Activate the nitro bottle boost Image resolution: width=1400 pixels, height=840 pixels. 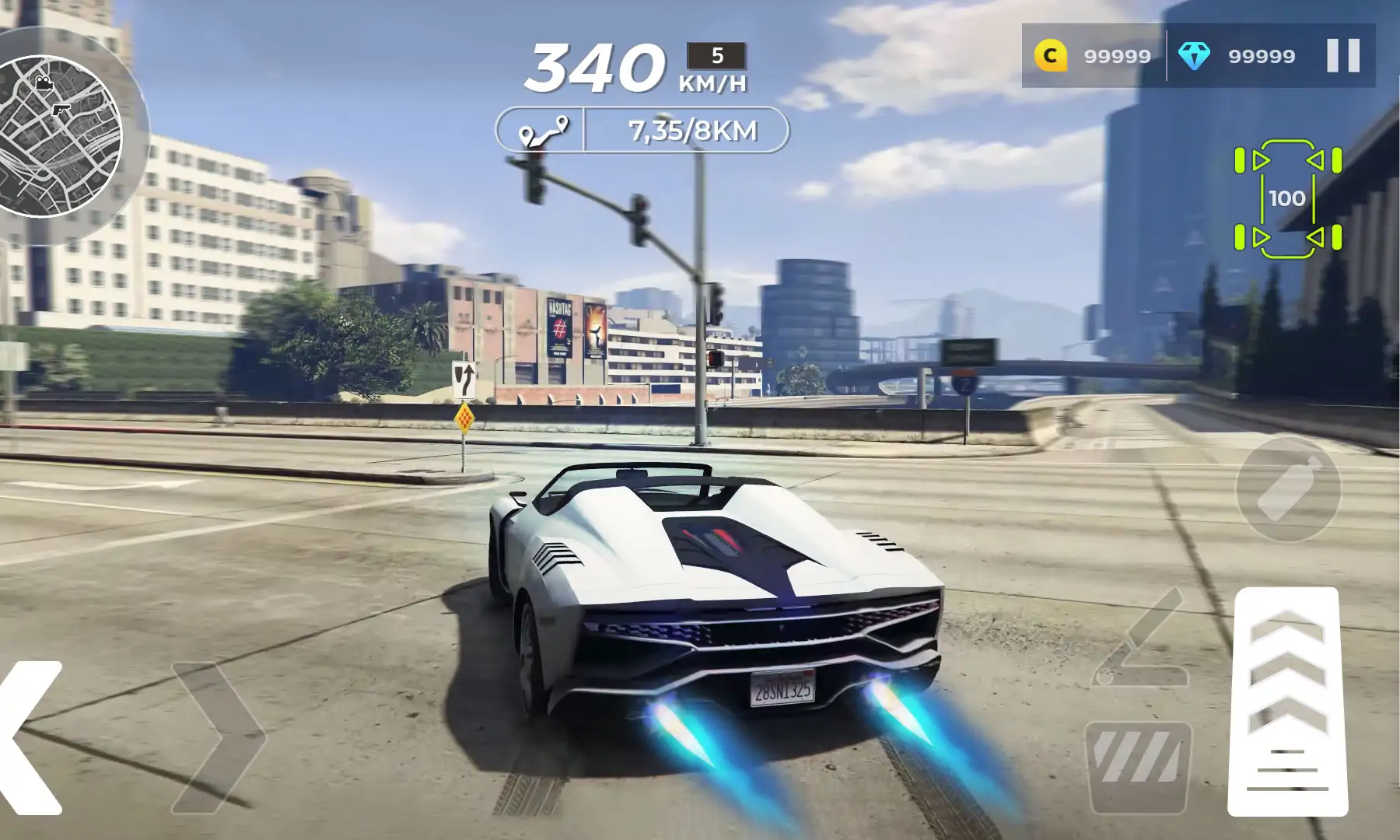[1288, 488]
